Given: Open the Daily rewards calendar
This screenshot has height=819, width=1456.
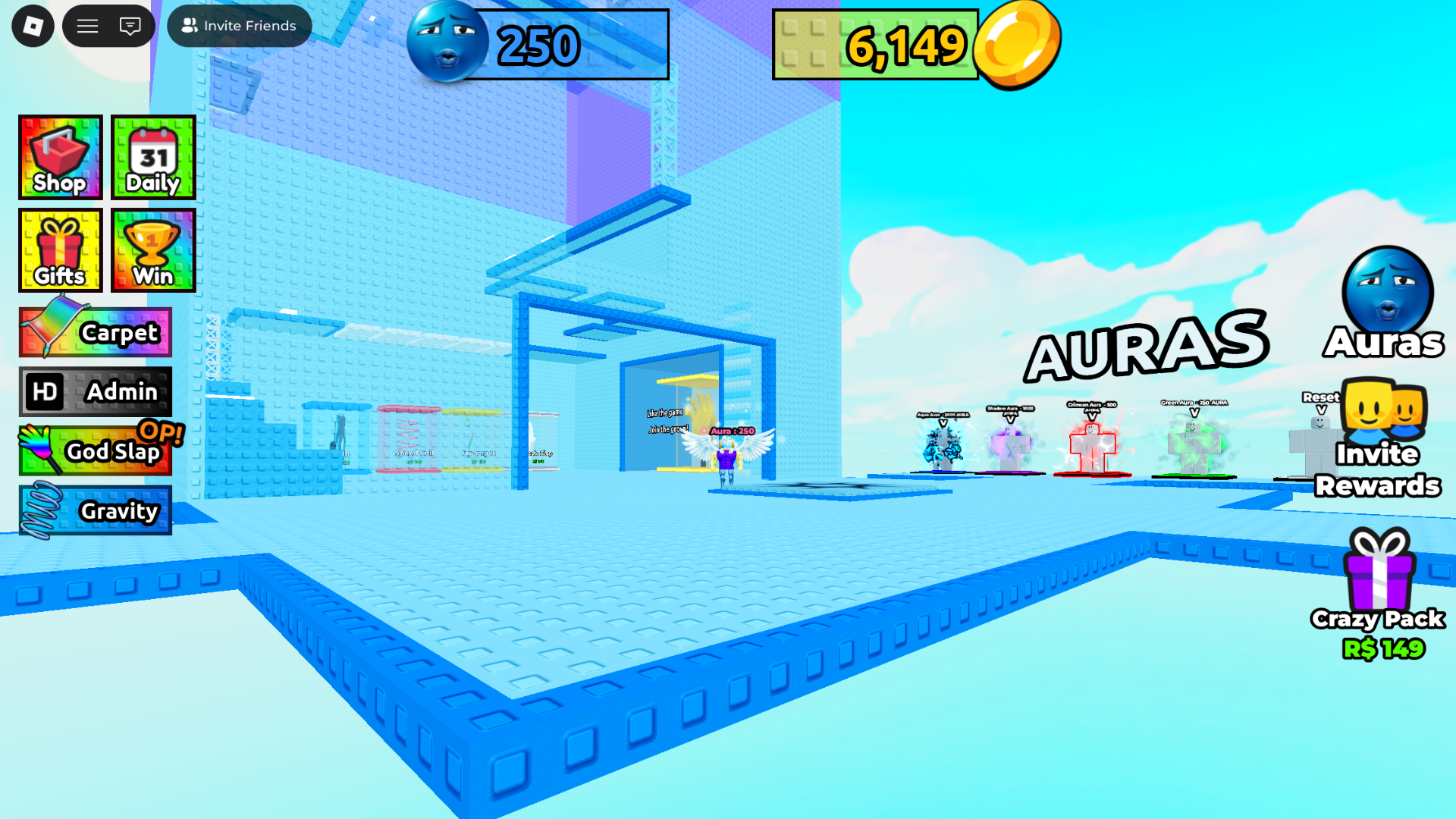Looking at the screenshot, I should tap(152, 158).
